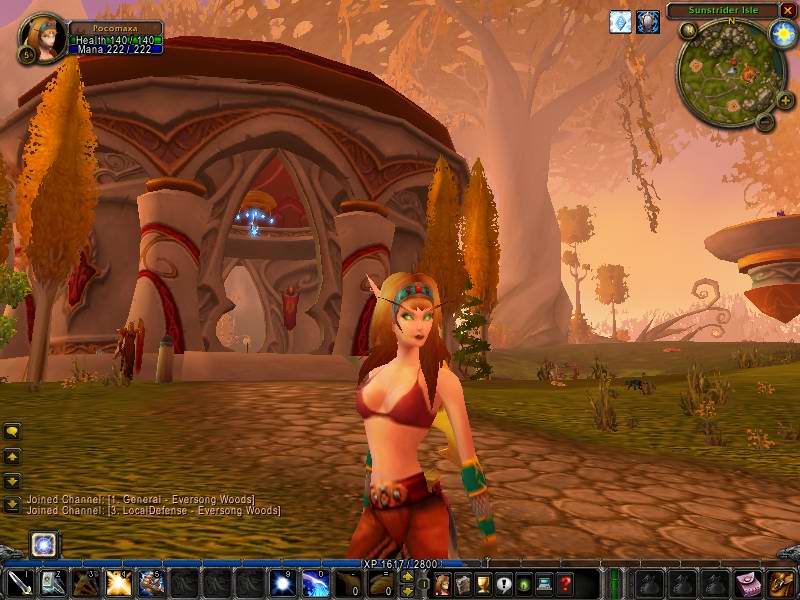The width and height of the screenshot is (800, 600).
Task: Click the blue-glowing armor buff icon
Action: [x=648, y=21]
